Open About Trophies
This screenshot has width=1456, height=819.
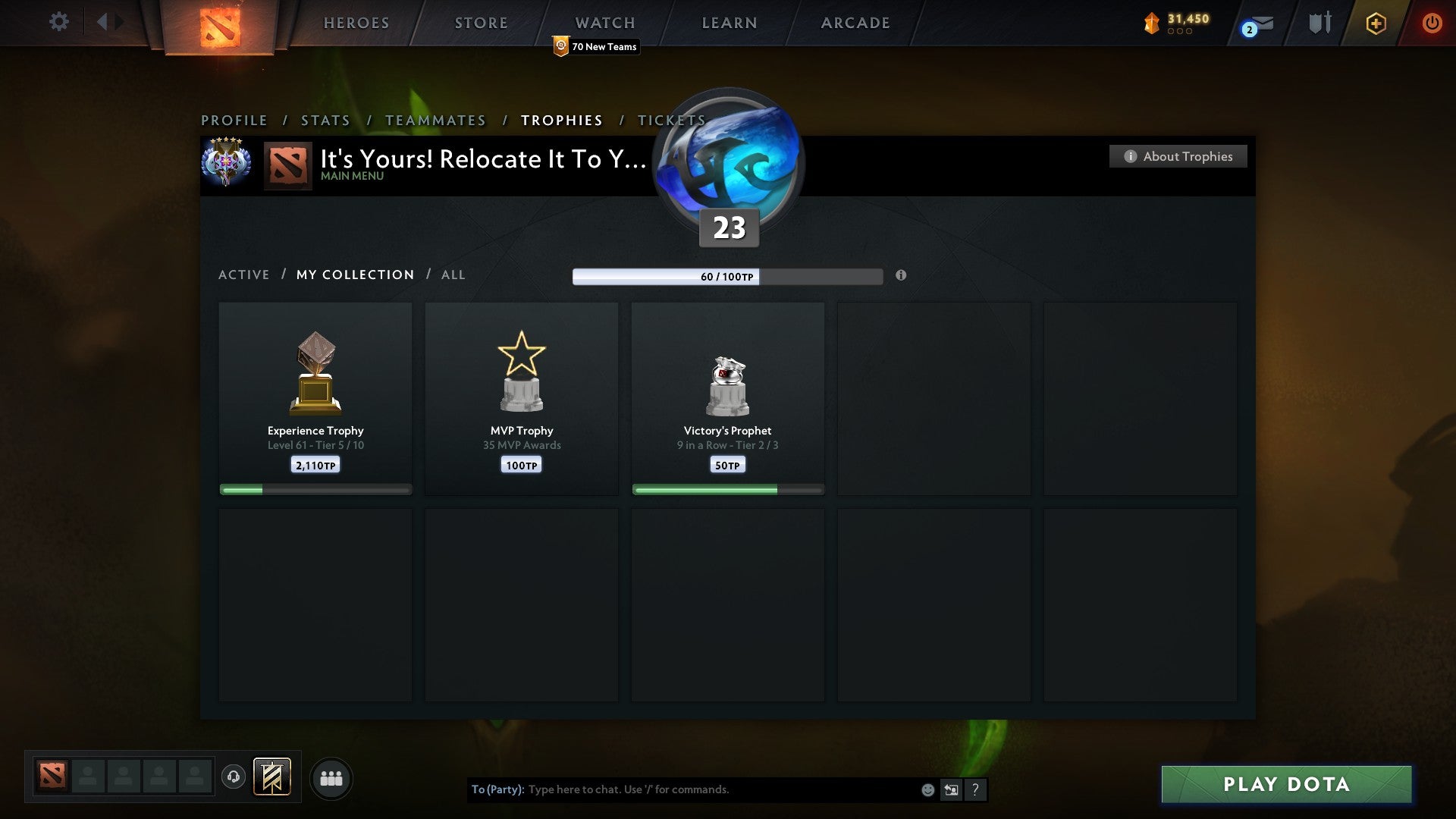[1178, 156]
